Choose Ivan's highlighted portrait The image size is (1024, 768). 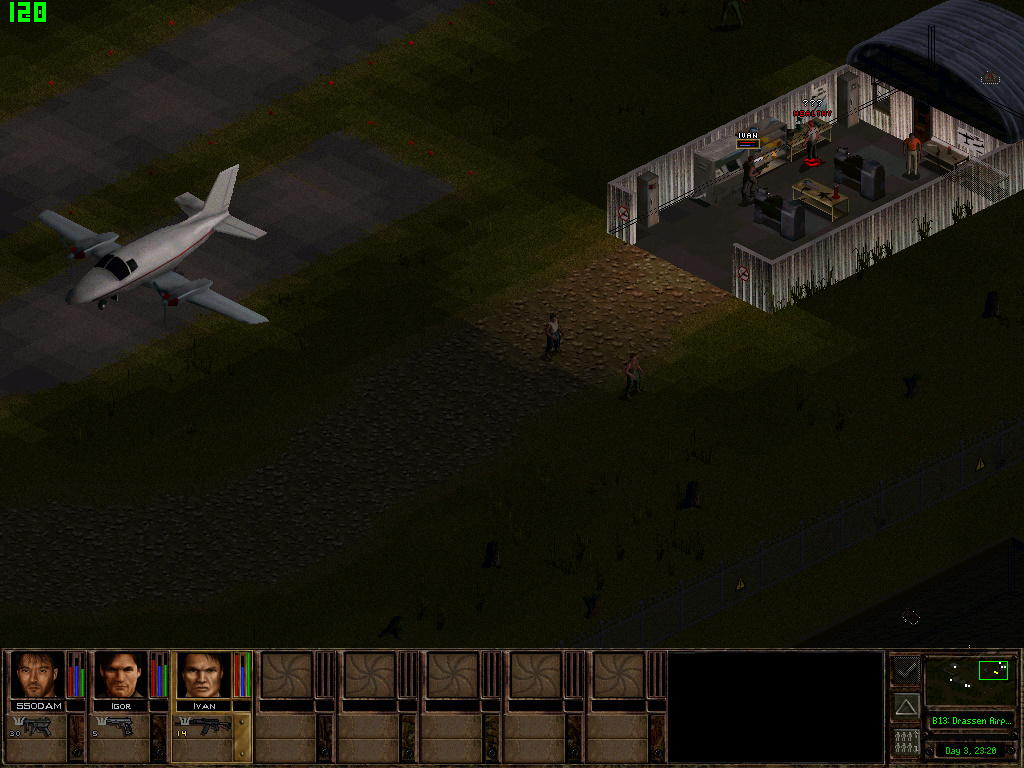click(204, 675)
